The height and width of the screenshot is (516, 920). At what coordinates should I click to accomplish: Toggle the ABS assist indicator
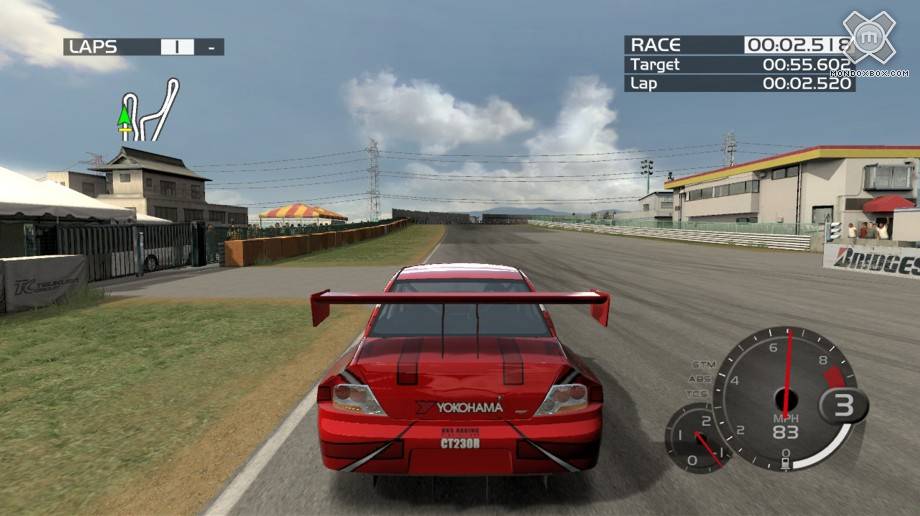point(702,379)
